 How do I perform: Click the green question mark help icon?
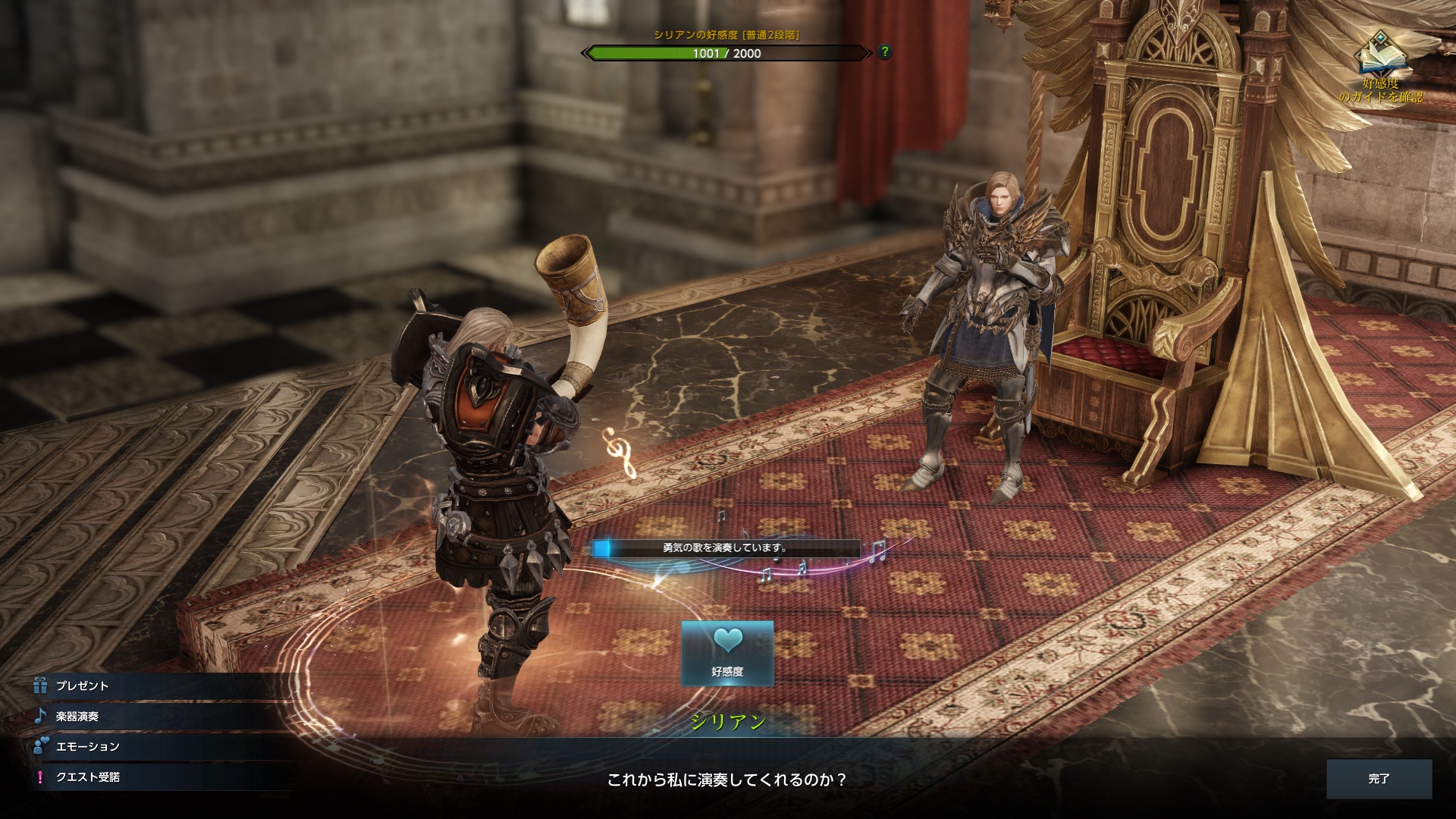pyautogui.click(x=884, y=52)
